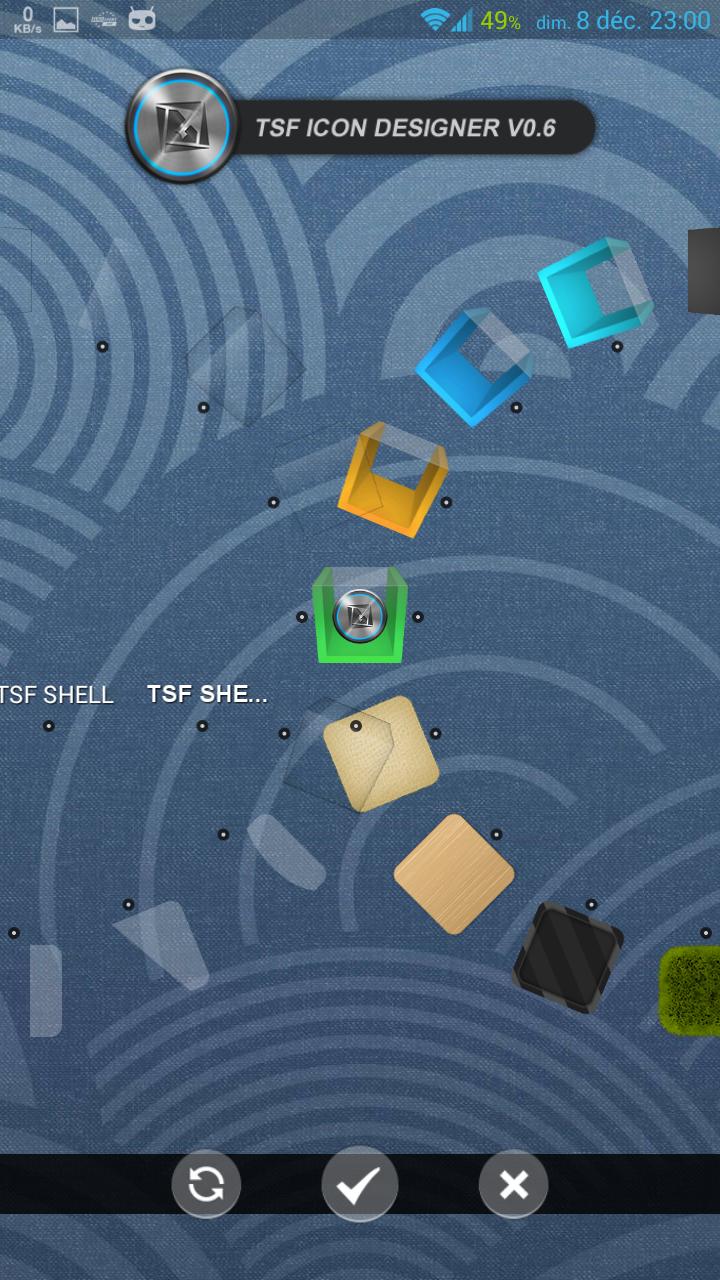Select the bold truncated TSF SHE... label style

pos(207,694)
